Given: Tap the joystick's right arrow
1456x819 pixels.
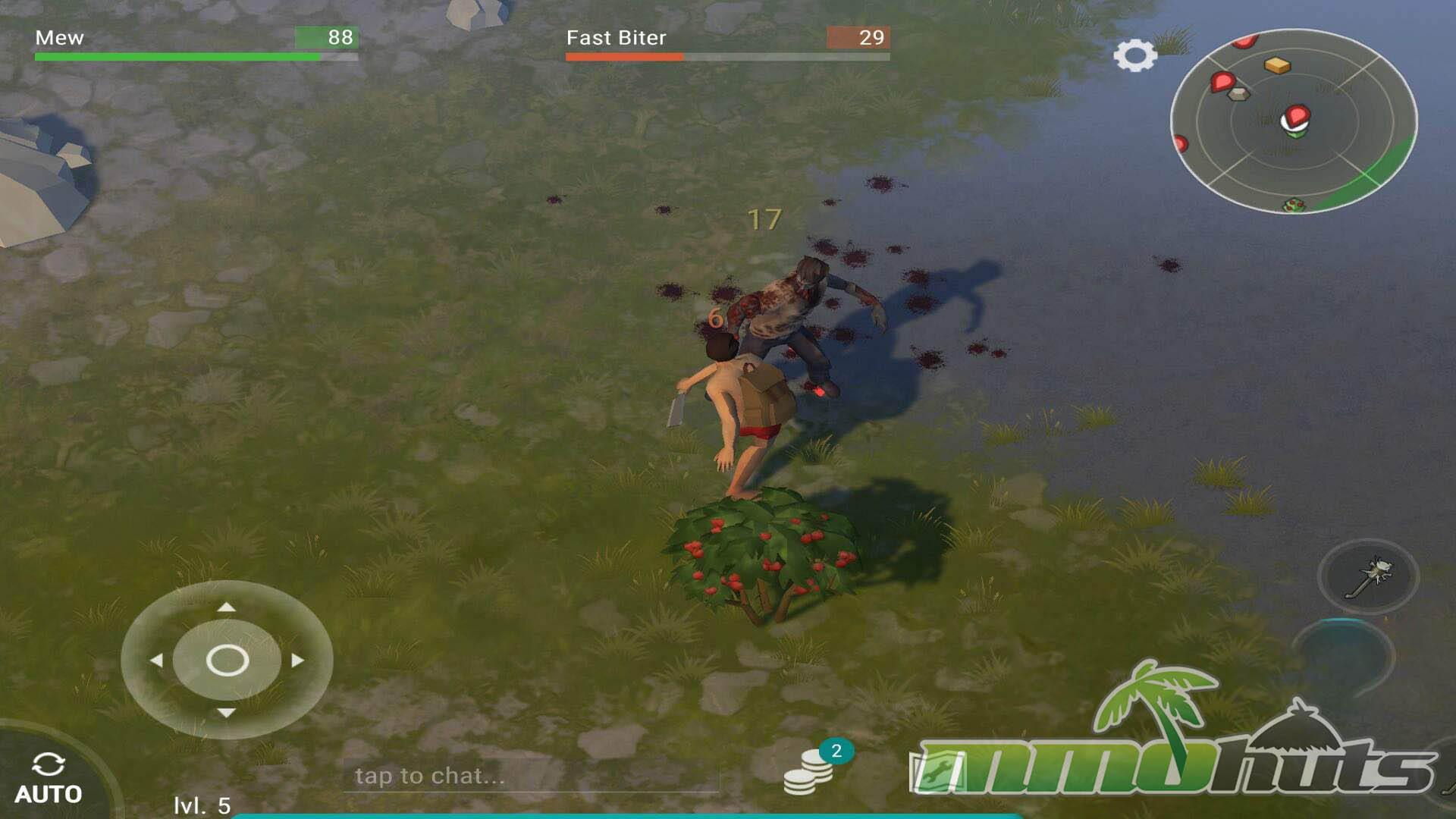Looking at the screenshot, I should 298,661.
